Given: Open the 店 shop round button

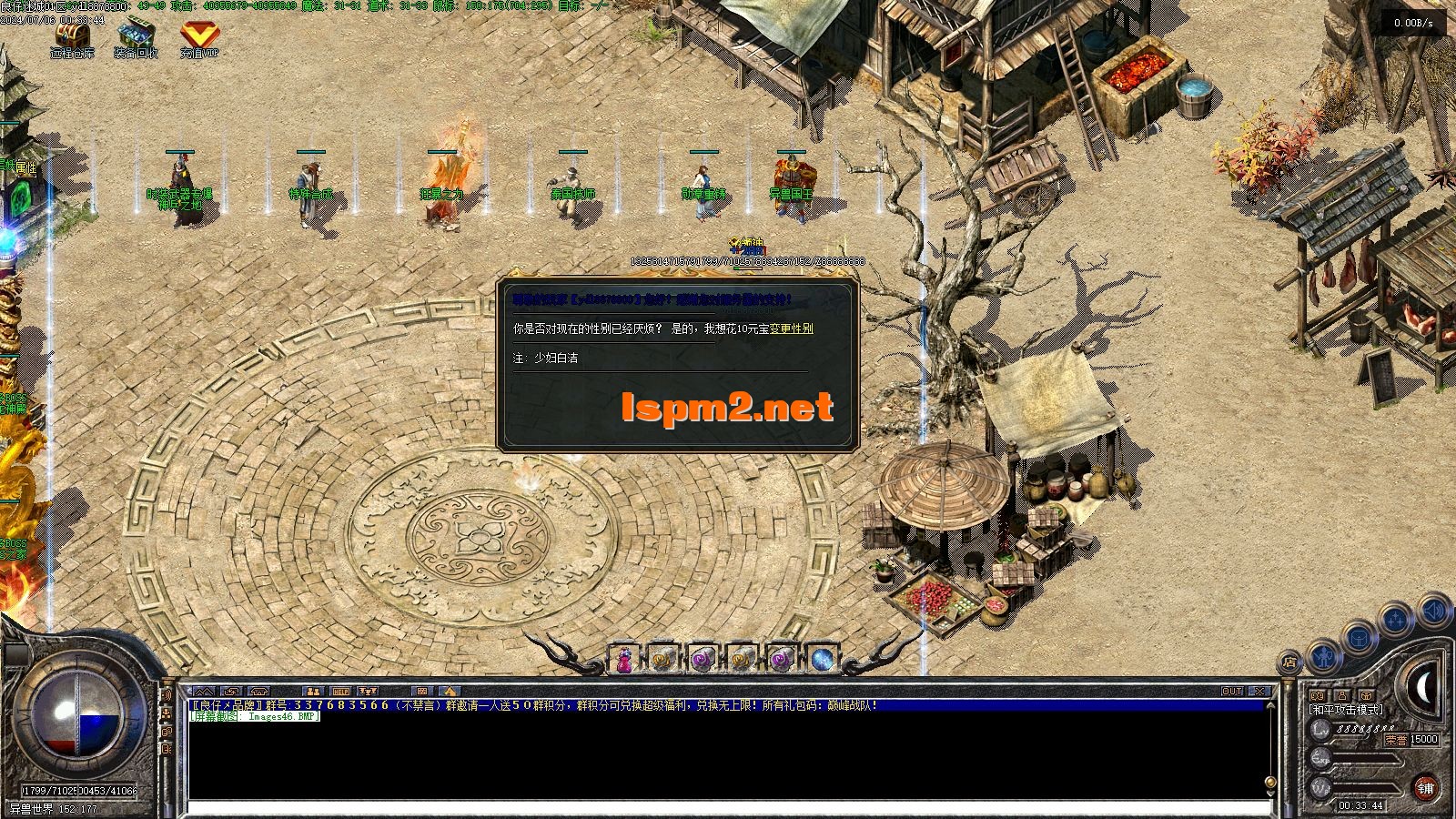Looking at the screenshot, I should coord(1289,662).
